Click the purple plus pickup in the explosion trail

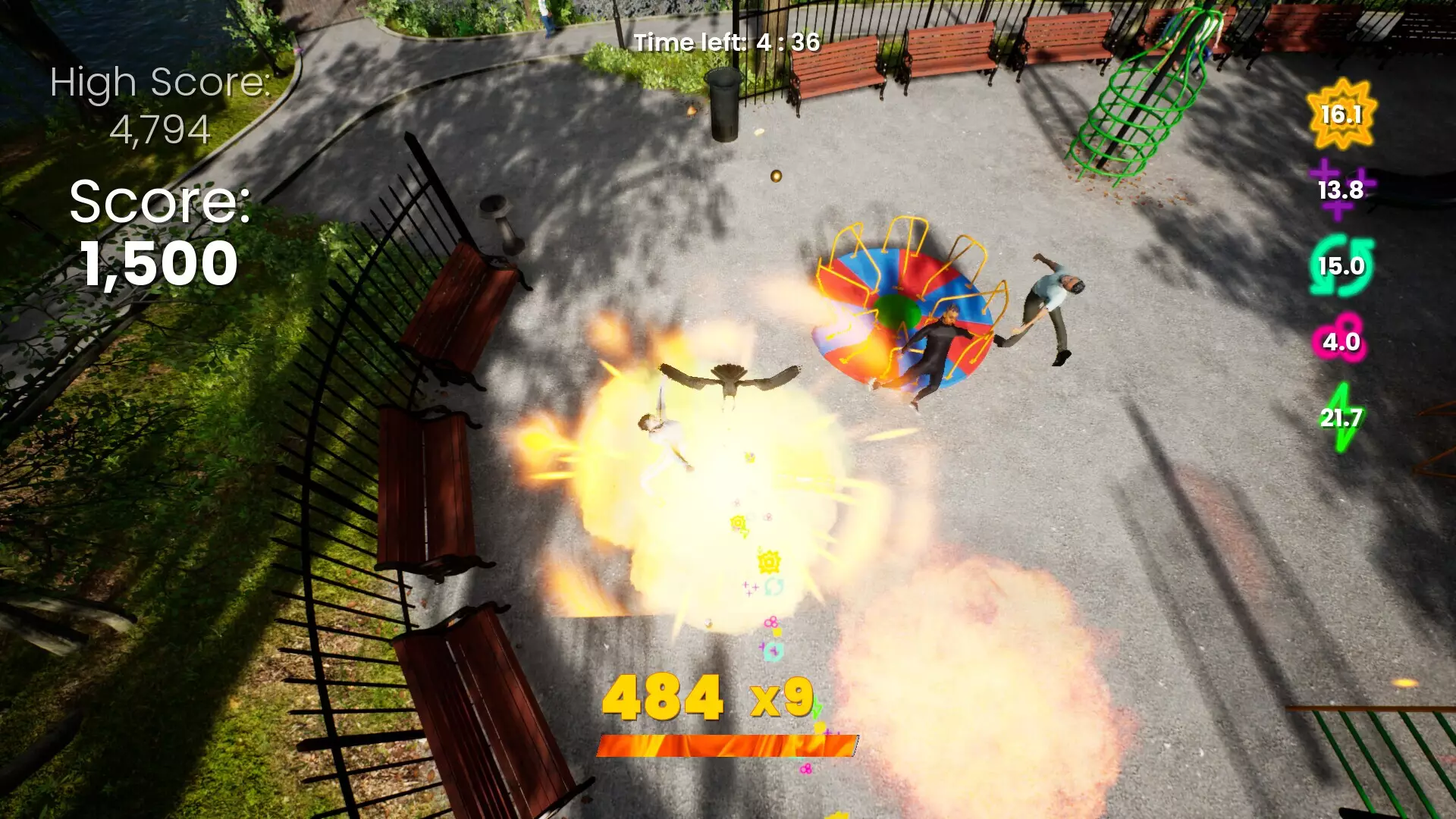click(x=750, y=586)
